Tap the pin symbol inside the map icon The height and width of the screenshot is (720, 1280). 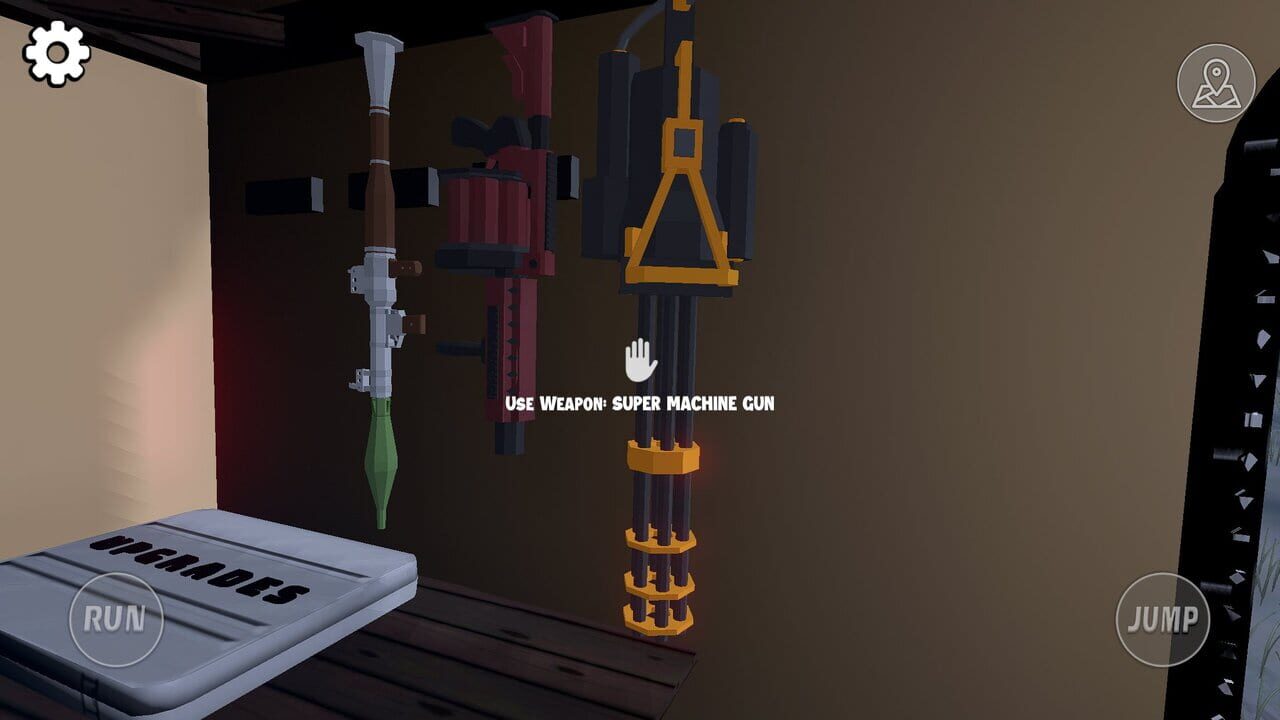pyautogui.click(x=1216, y=70)
